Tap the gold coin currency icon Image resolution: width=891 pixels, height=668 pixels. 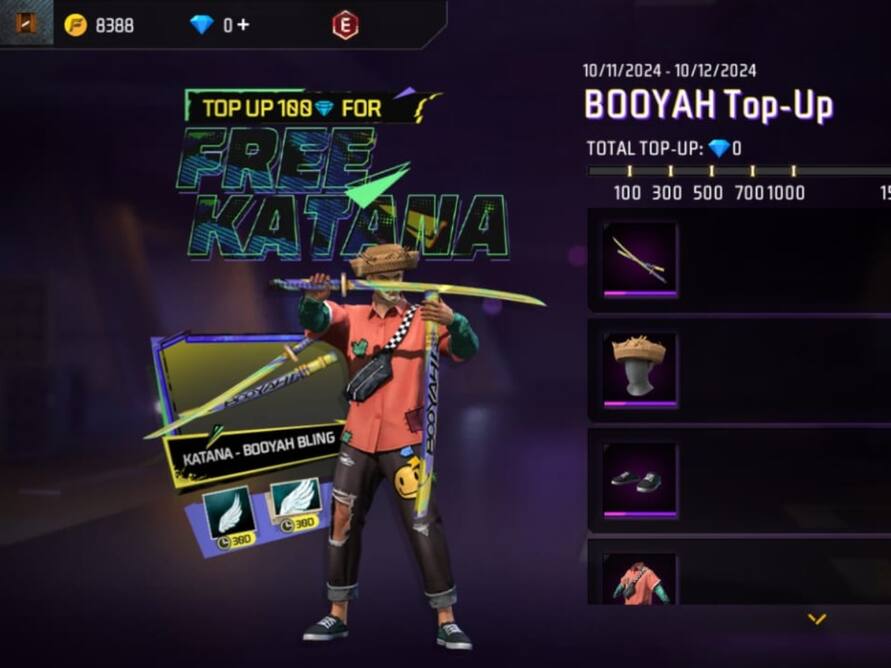[x=75, y=25]
